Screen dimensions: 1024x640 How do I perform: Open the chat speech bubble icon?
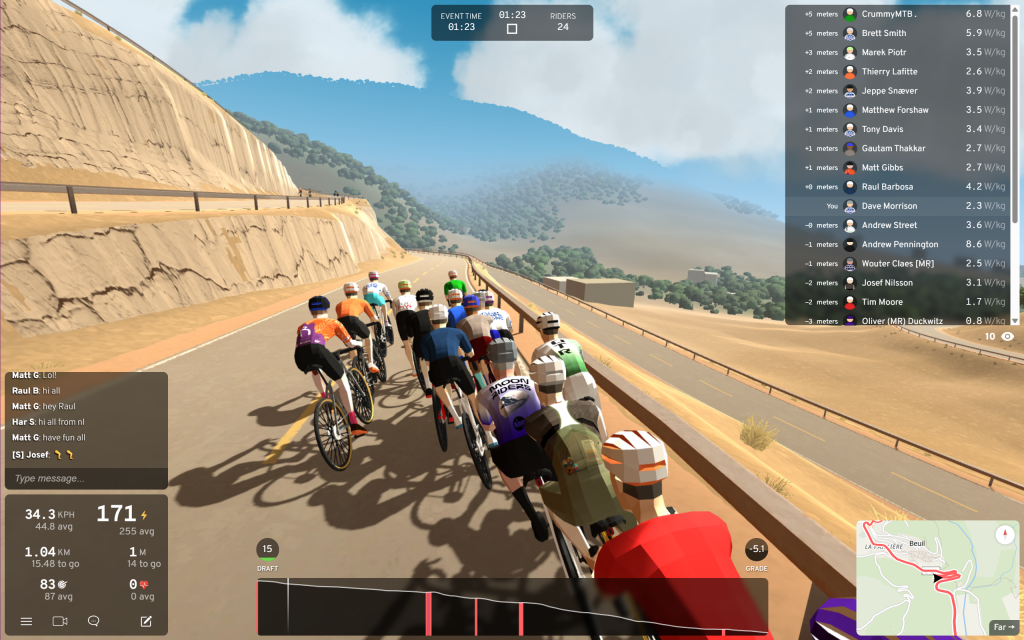94,621
